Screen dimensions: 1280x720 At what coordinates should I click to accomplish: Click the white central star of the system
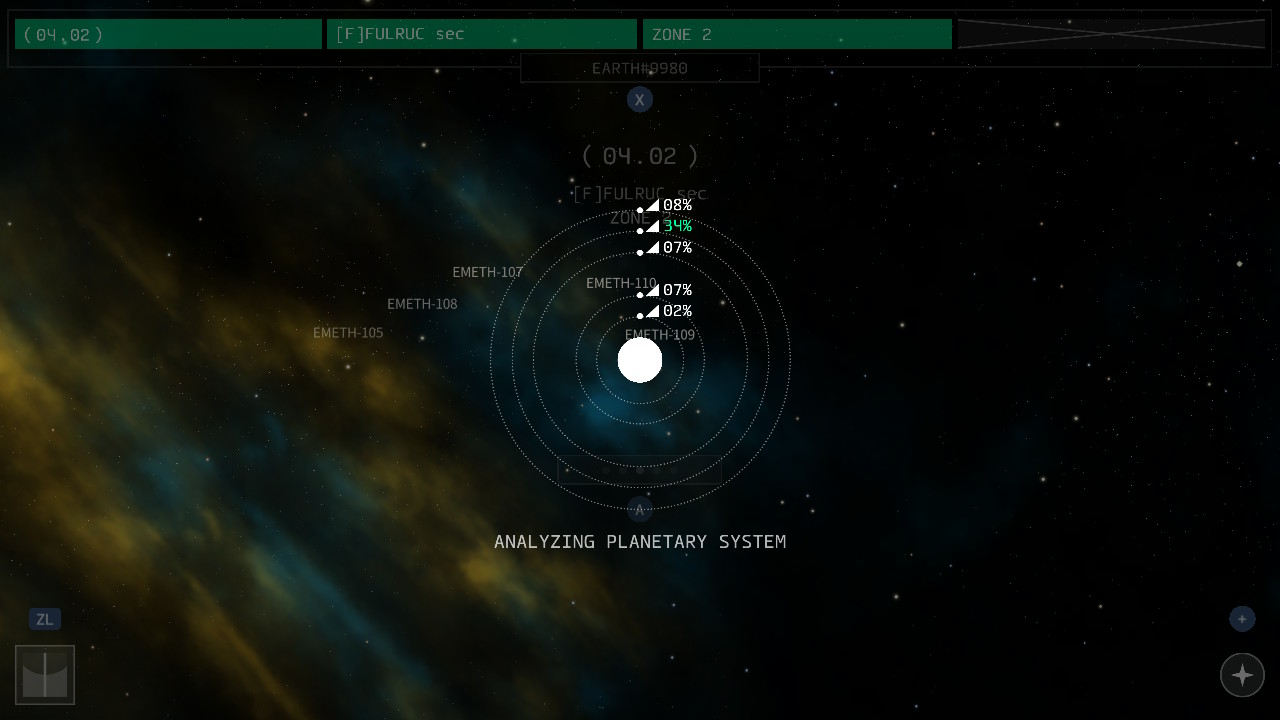pyautogui.click(x=640, y=360)
